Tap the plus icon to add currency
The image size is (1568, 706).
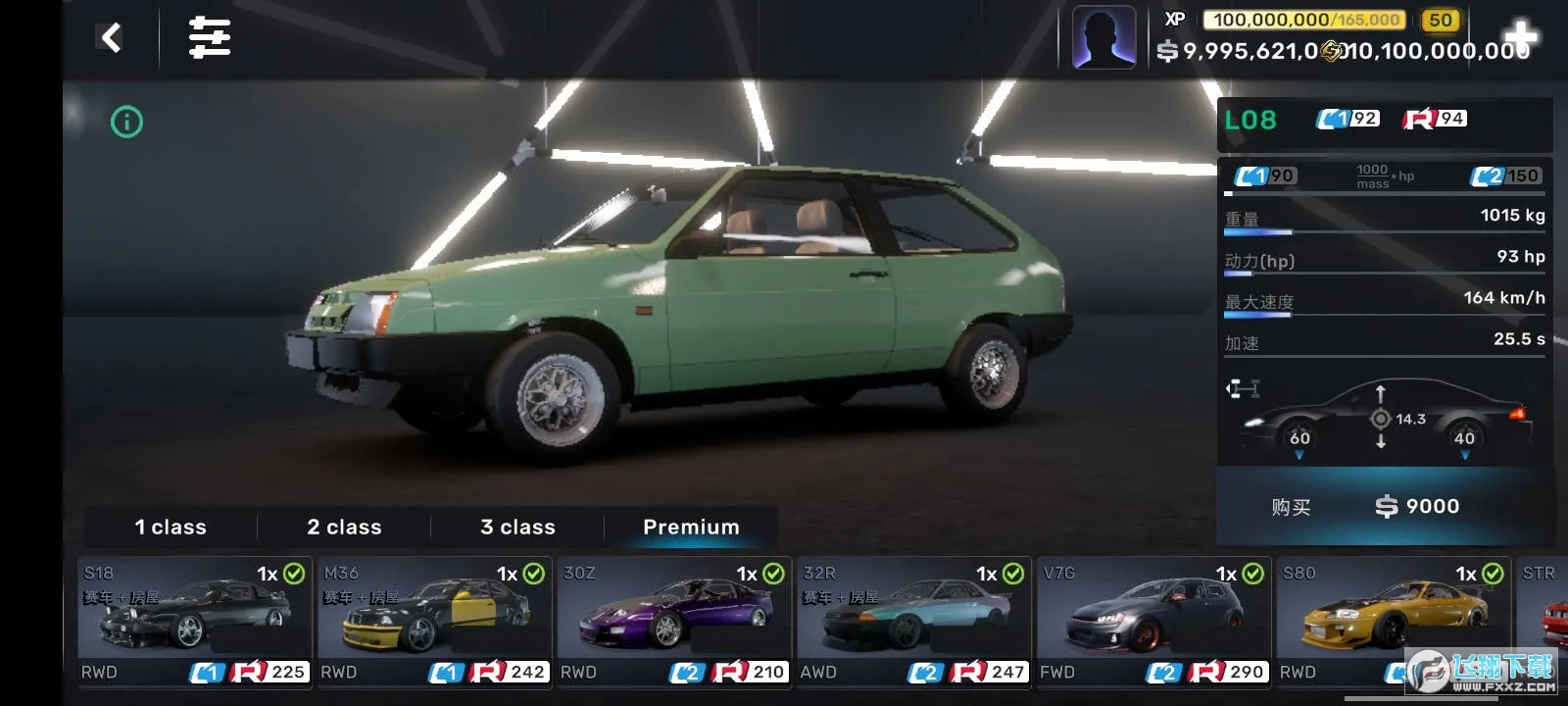pos(1520,35)
